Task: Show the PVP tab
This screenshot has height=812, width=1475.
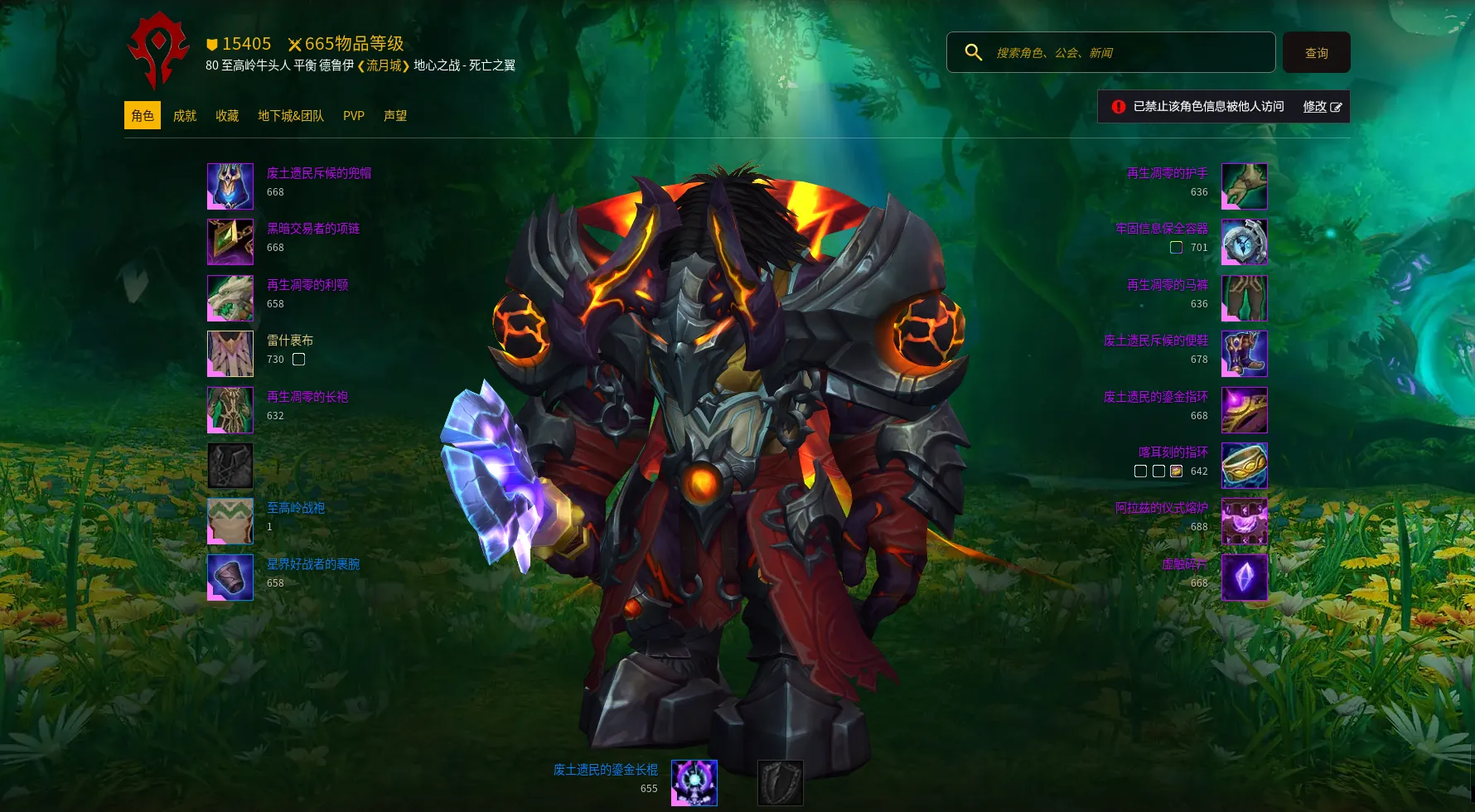Action: click(x=354, y=116)
